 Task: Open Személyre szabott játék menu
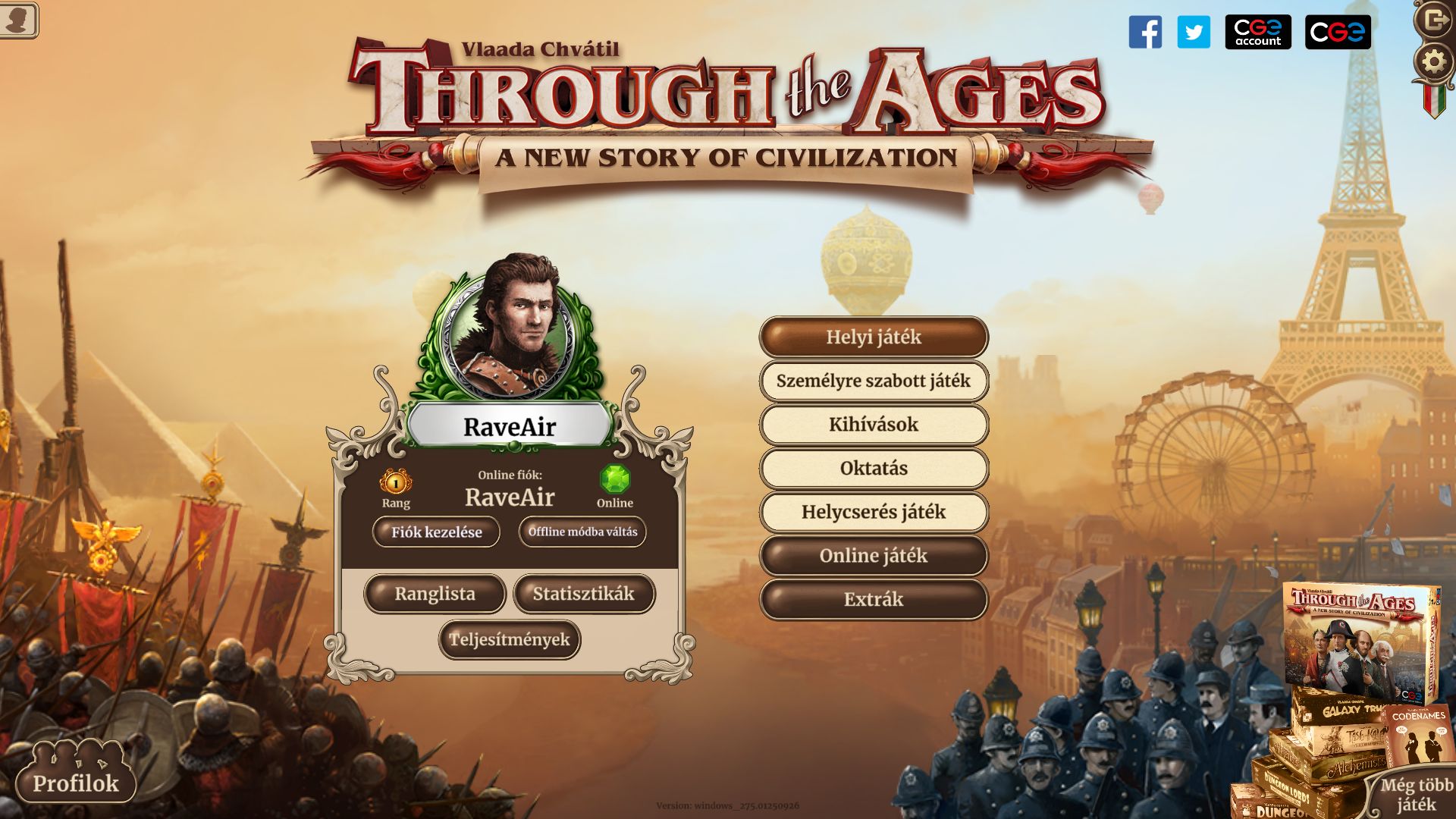click(x=874, y=381)
